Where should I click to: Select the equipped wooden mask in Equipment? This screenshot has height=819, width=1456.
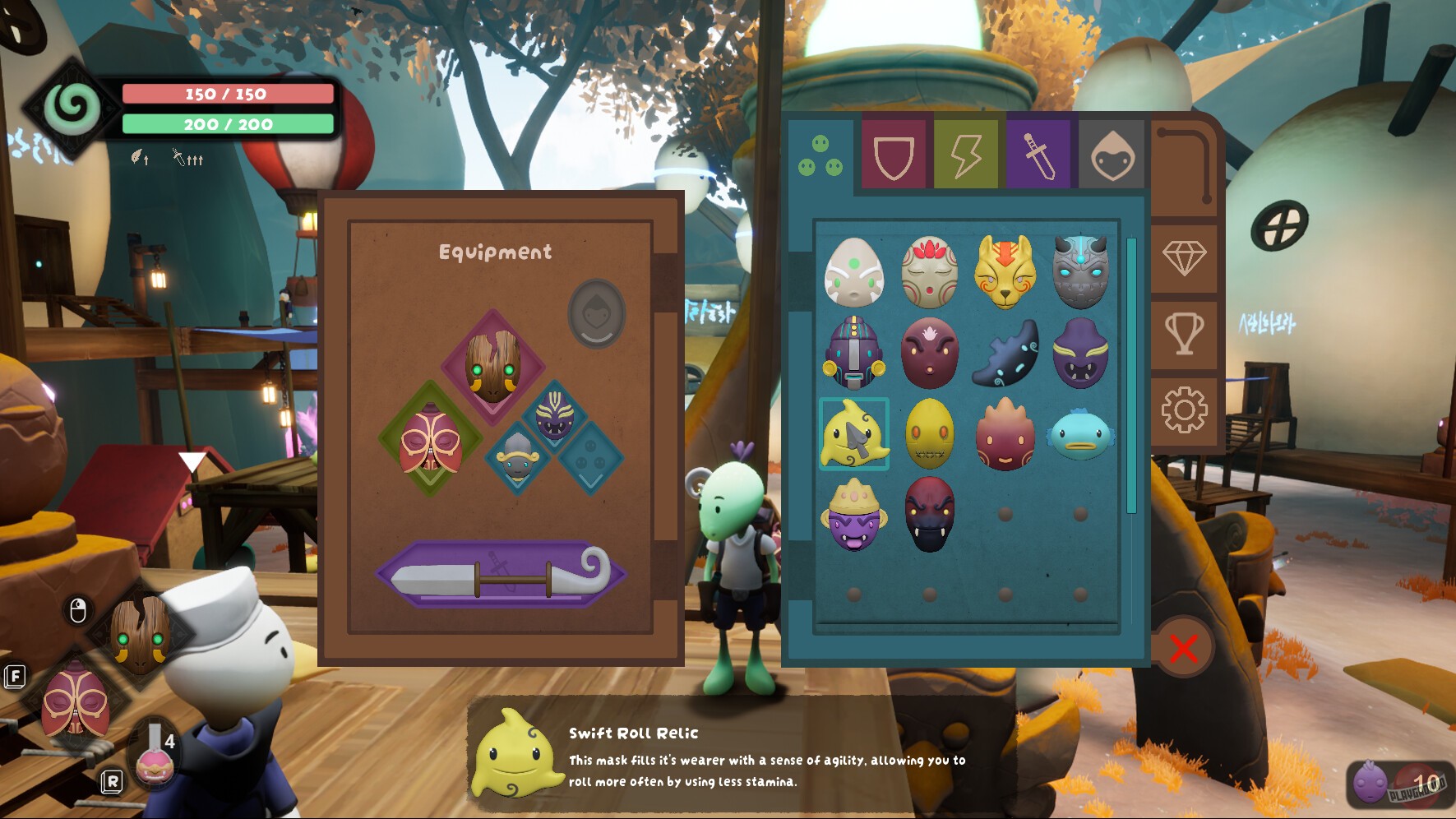493,364
